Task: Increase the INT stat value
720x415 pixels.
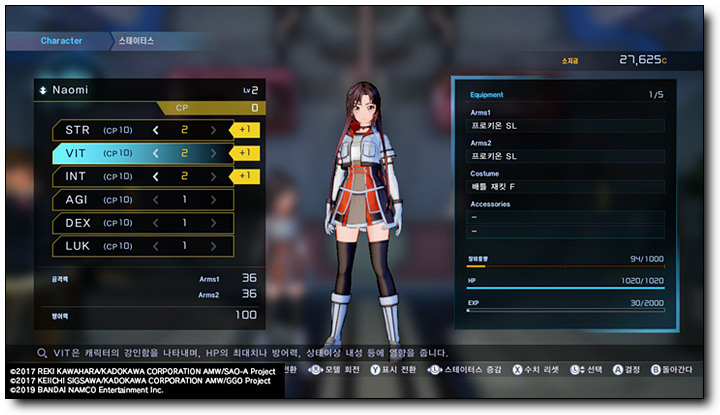Action: pos(213,177)
